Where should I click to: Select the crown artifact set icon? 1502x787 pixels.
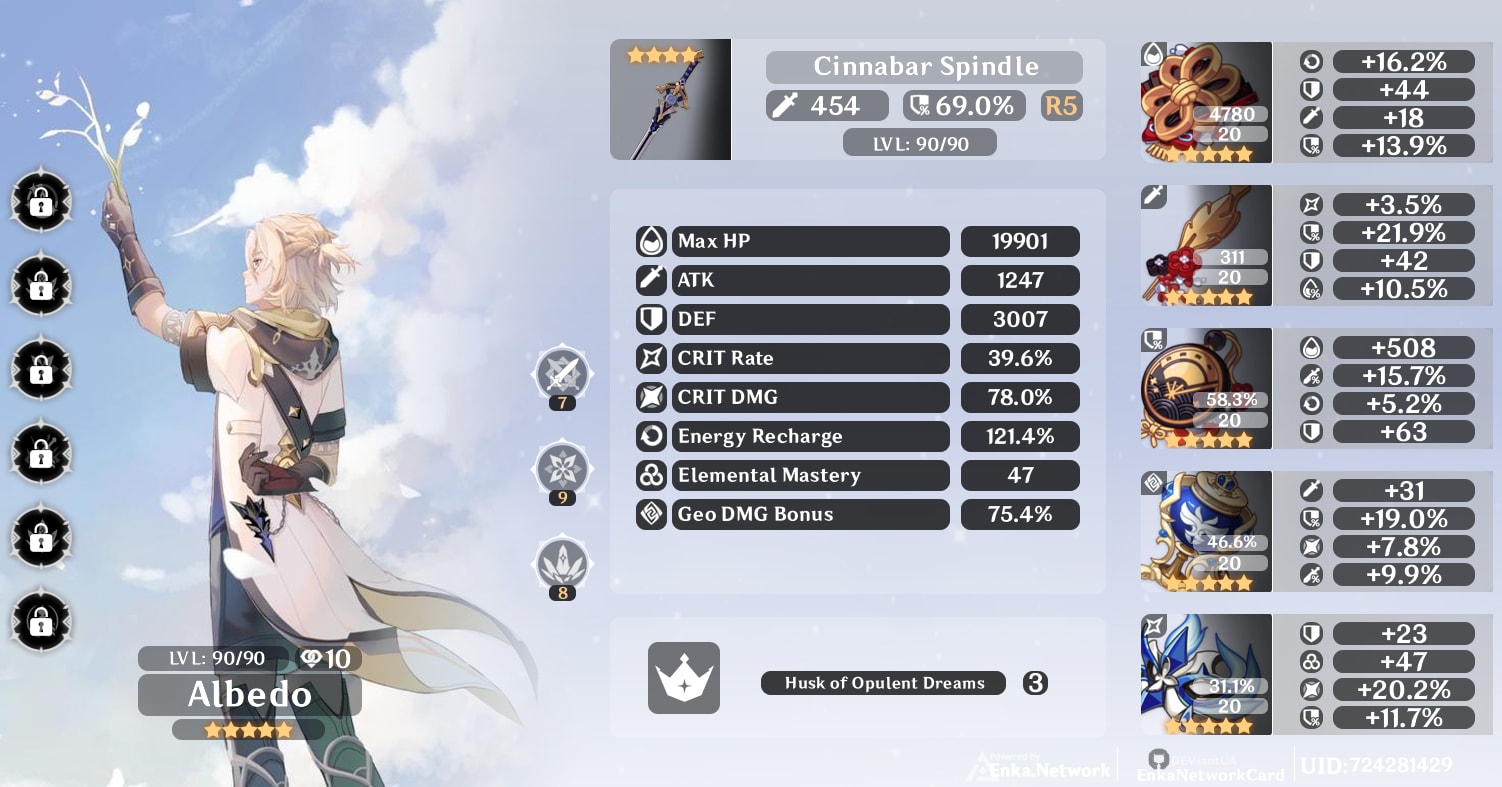click(684, 678)
